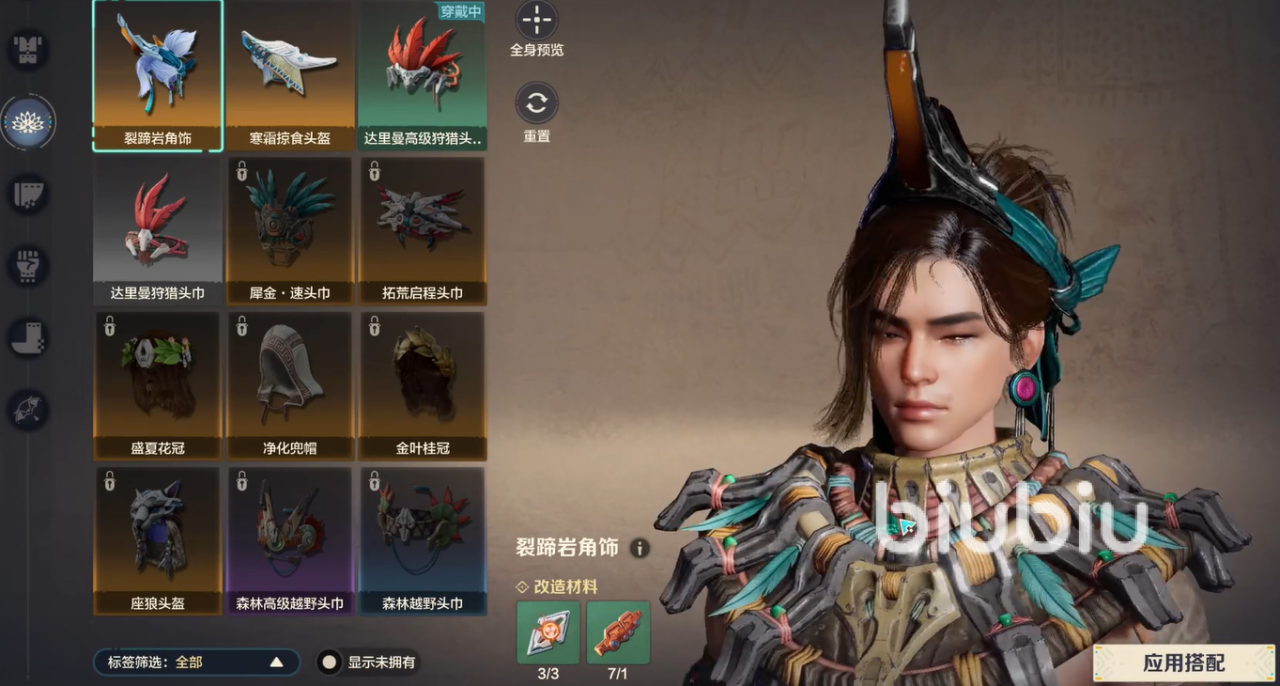Choose the locked 犀金·速头巾

(x=290, y=230)
